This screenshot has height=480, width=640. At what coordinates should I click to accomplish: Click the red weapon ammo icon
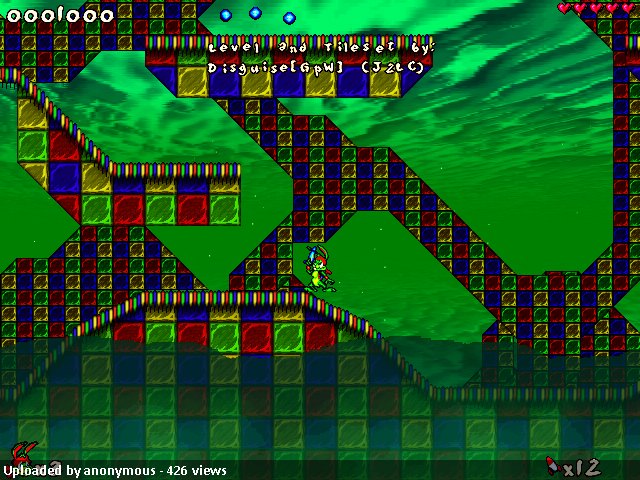click(x=551, y=464)
